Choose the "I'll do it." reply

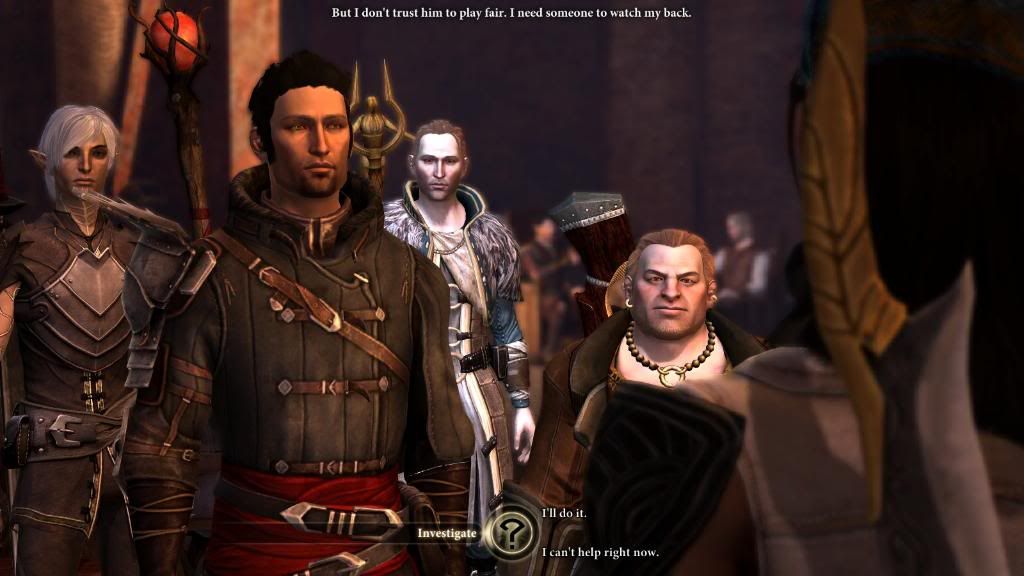[x=564, y=513]
